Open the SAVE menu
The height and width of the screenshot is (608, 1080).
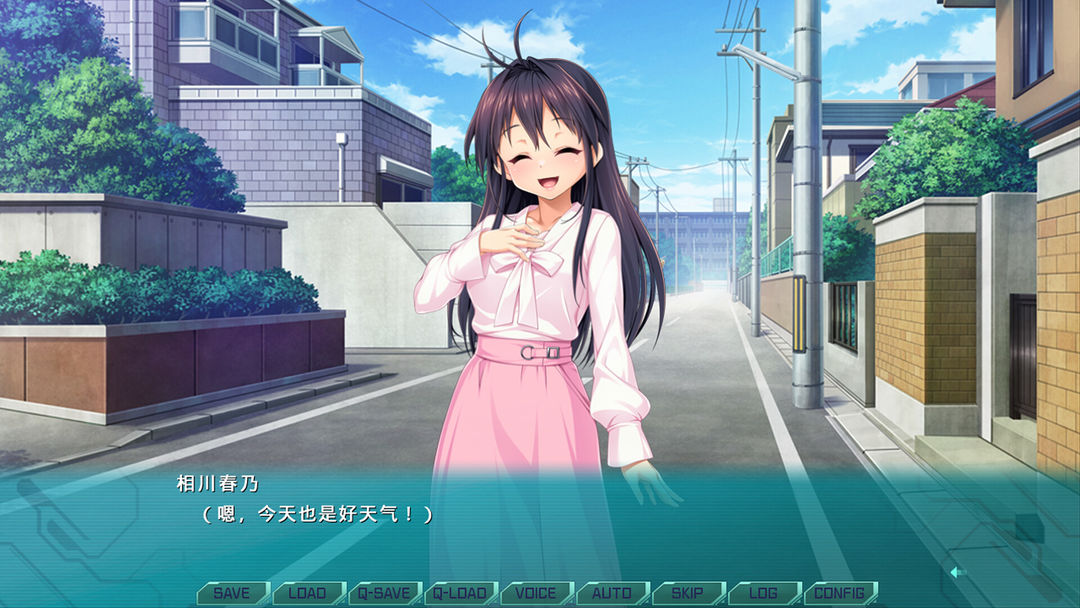coord(232,593)
